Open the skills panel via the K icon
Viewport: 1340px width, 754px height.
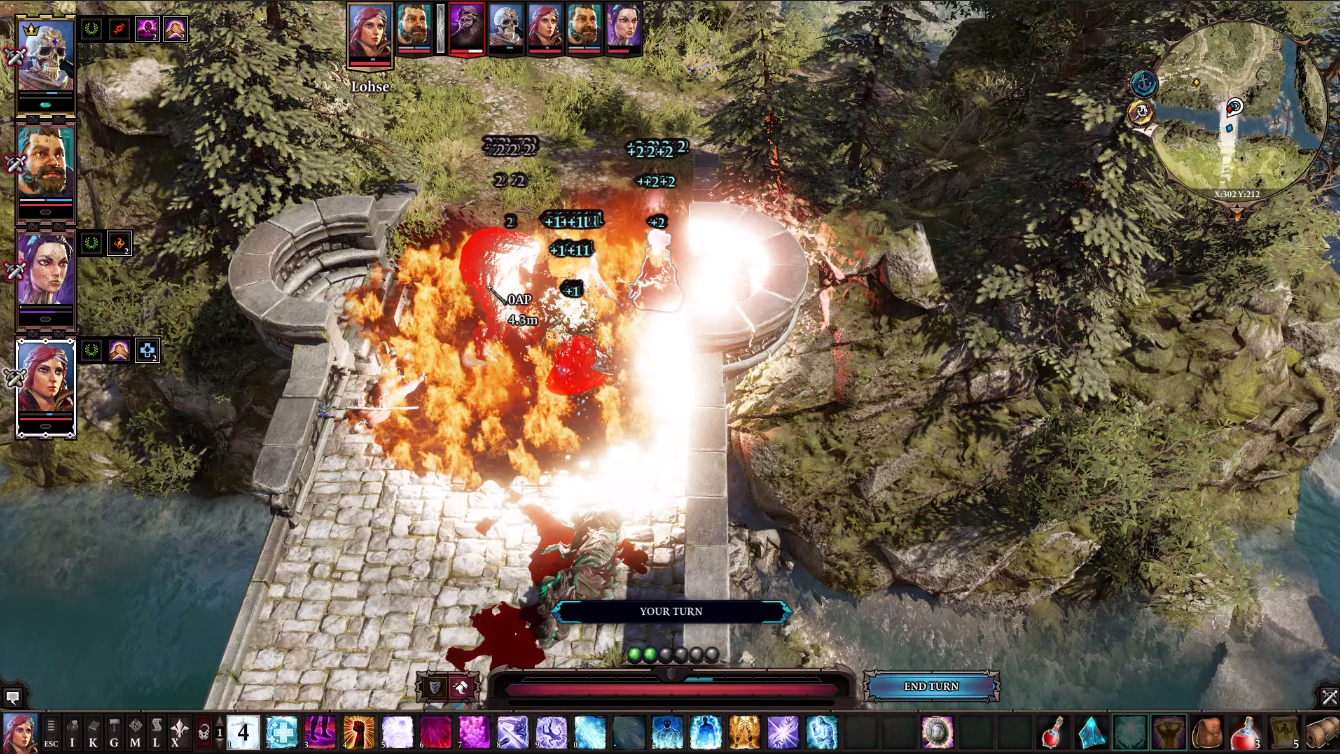tap(94, 733)
